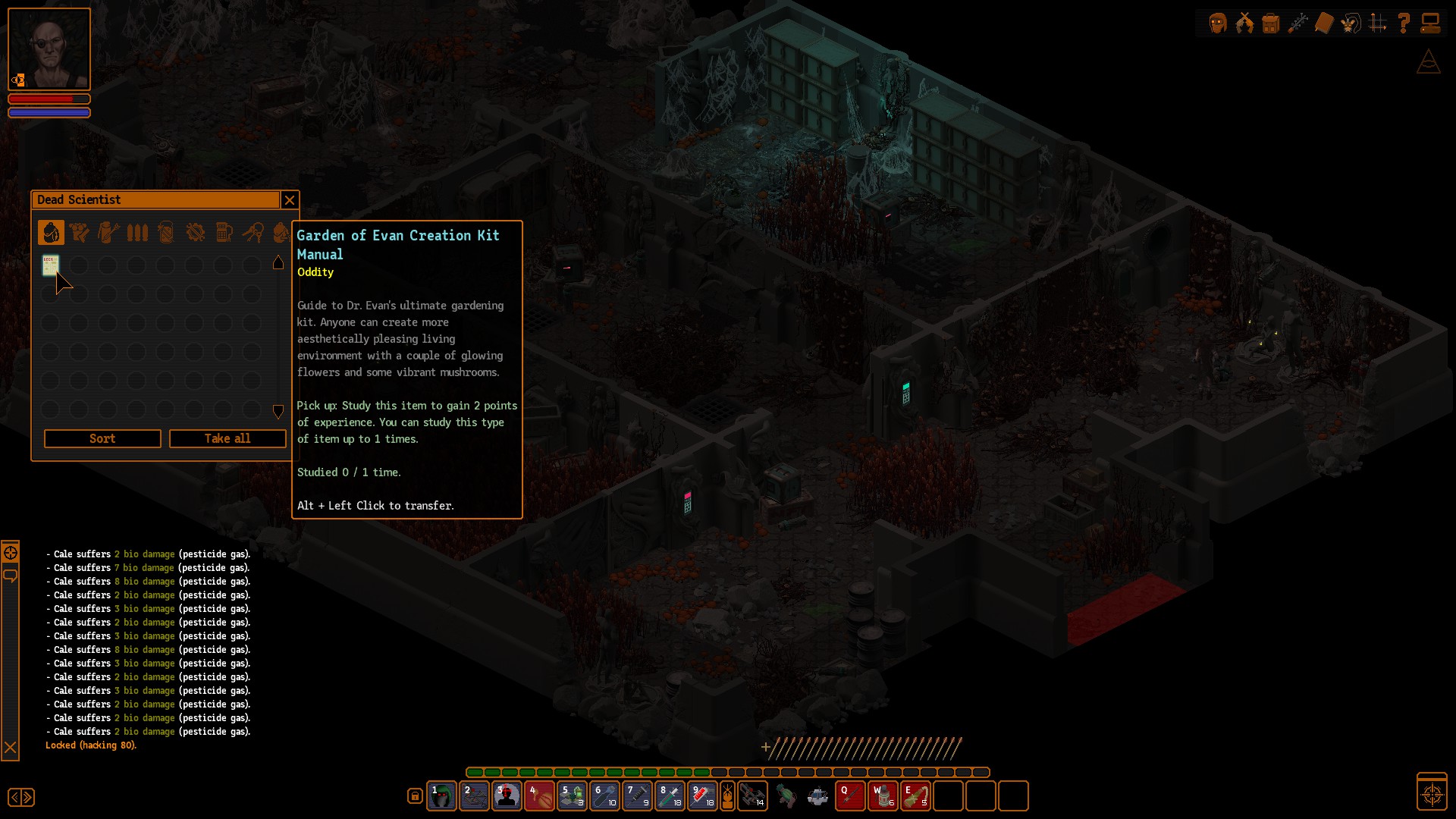1456x819 pixels.
Task: Show the keys filter tab
Action: pos(253,233)
